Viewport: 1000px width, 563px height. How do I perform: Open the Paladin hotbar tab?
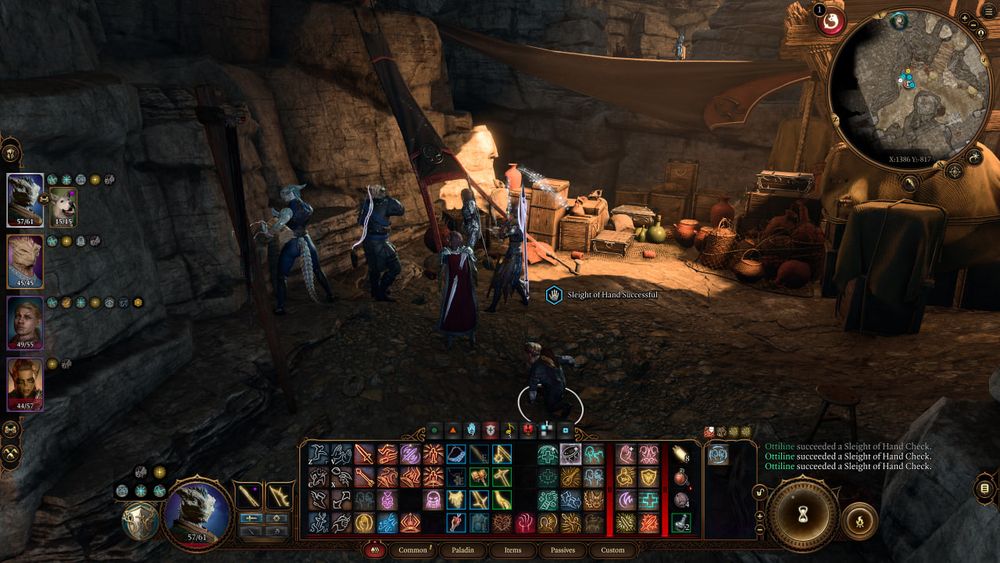[x=461, y=549]
